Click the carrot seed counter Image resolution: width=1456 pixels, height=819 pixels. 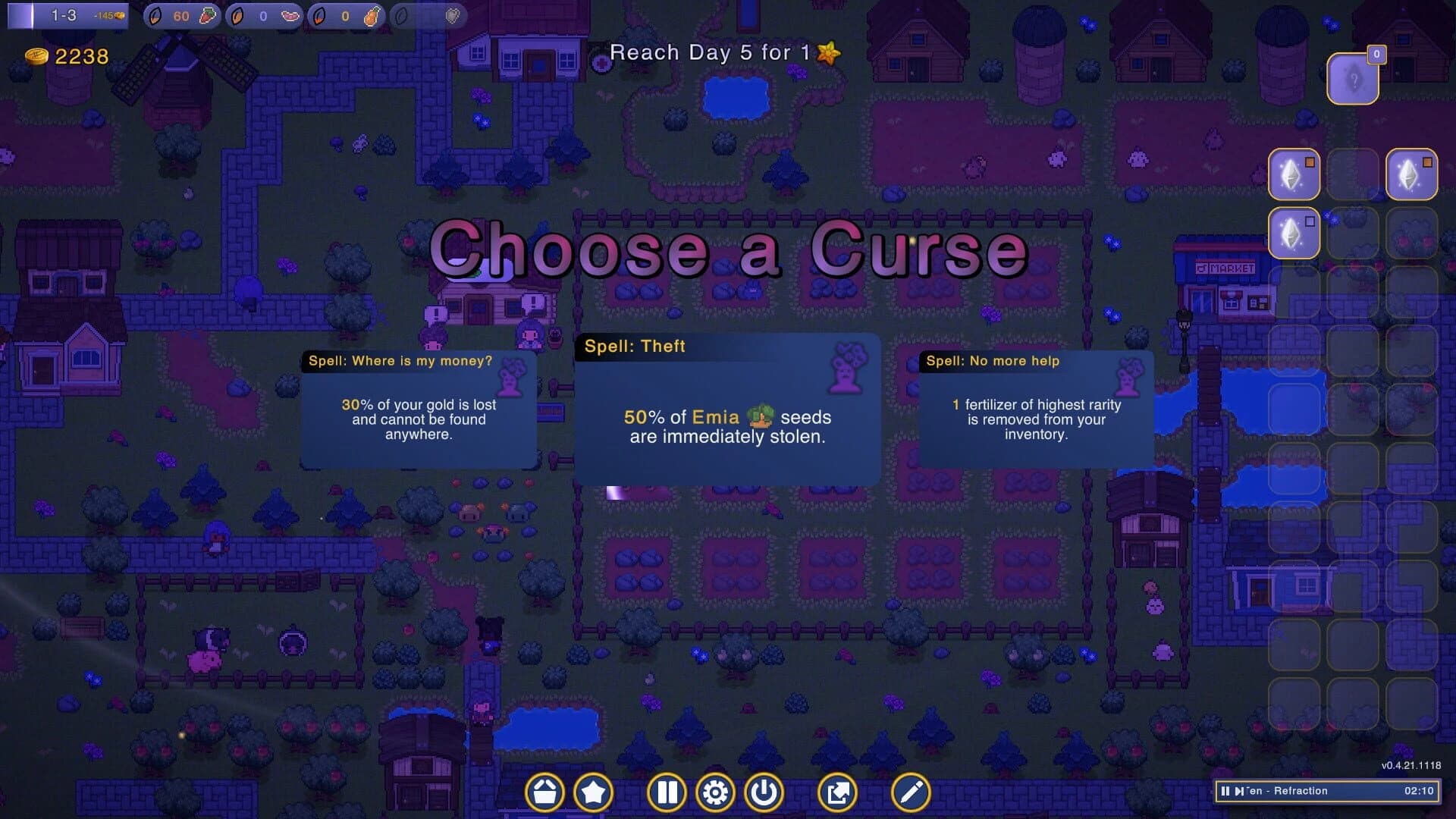tap(345, 15)
